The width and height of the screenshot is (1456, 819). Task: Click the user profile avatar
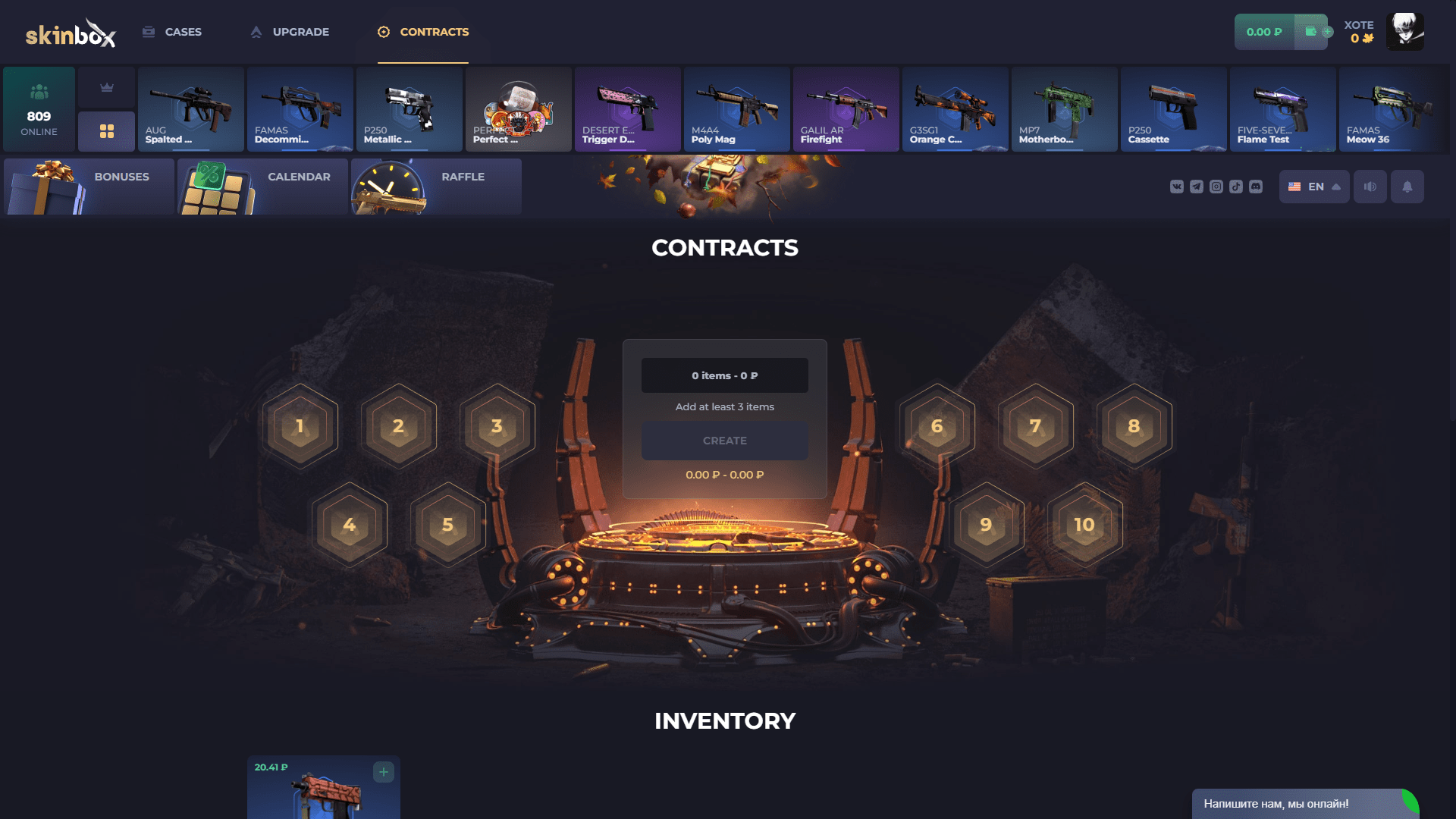(x=1405, y=32)
